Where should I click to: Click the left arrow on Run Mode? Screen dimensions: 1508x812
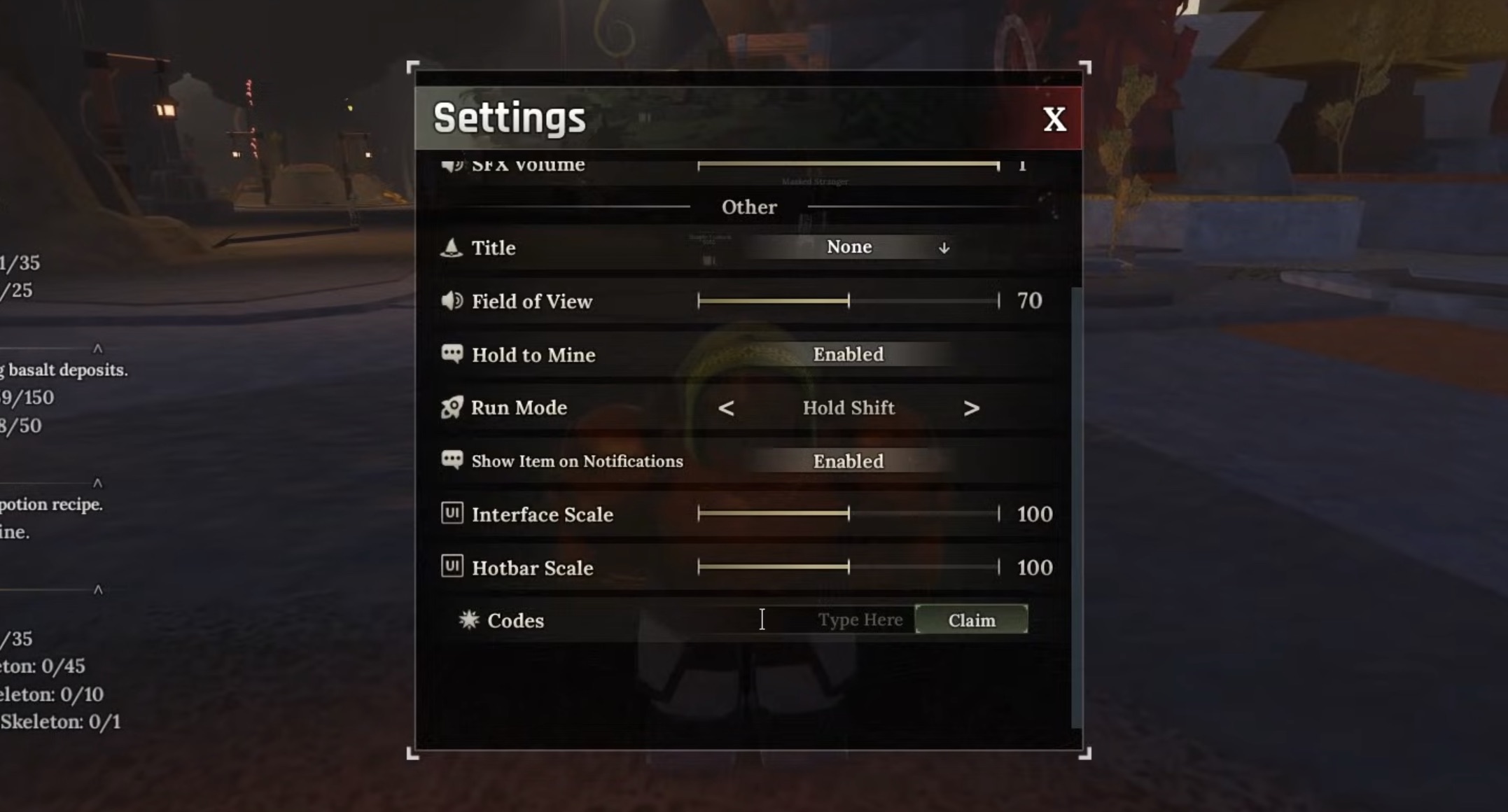tap(727, 408)
